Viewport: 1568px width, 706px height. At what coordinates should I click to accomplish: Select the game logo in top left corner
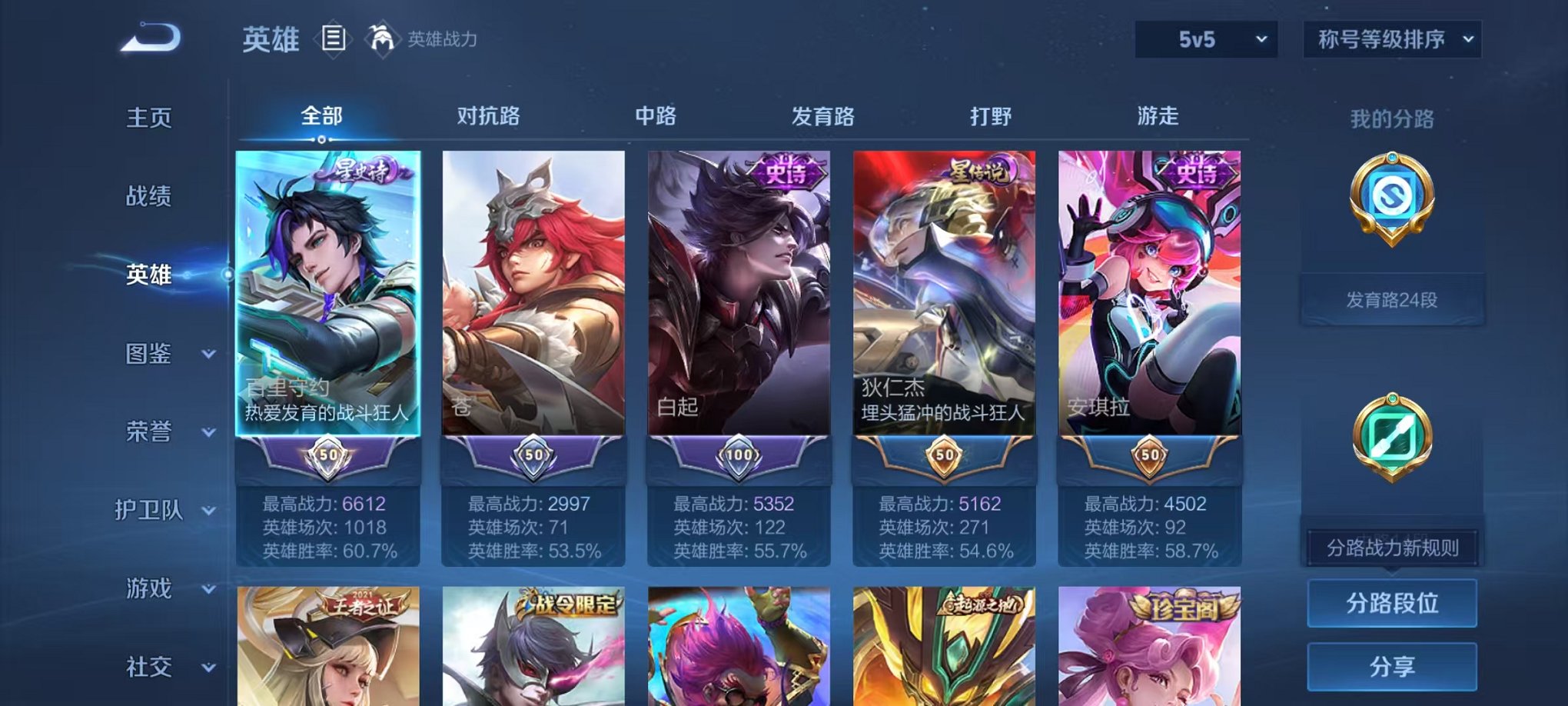(x=148, y=36)
